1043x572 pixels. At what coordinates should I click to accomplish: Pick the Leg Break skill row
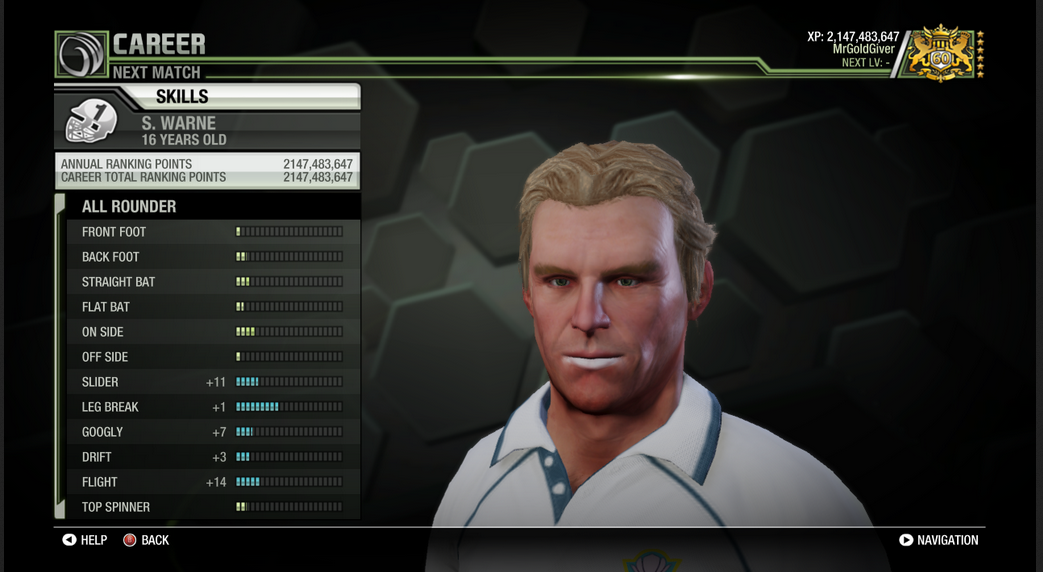coord(212,407)
